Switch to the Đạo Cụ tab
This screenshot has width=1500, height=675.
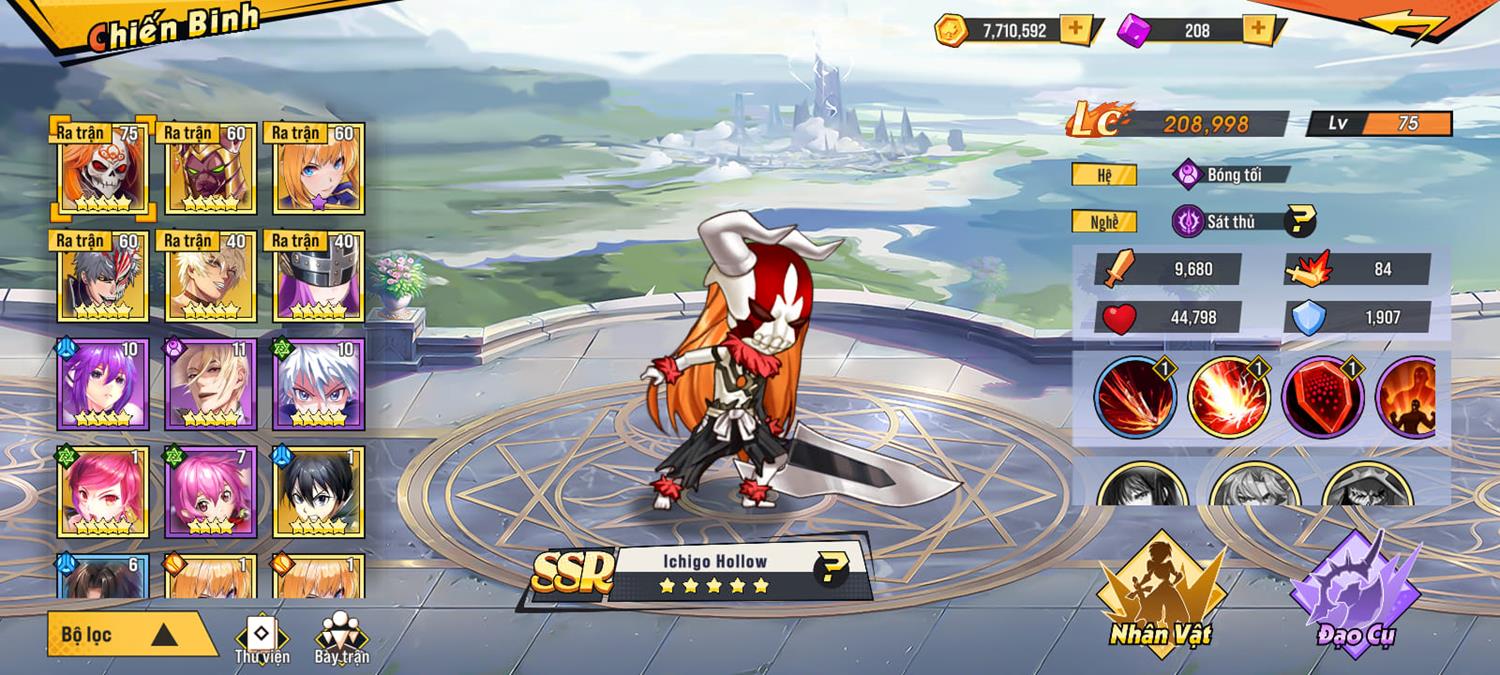click(x=1356, y=595)
